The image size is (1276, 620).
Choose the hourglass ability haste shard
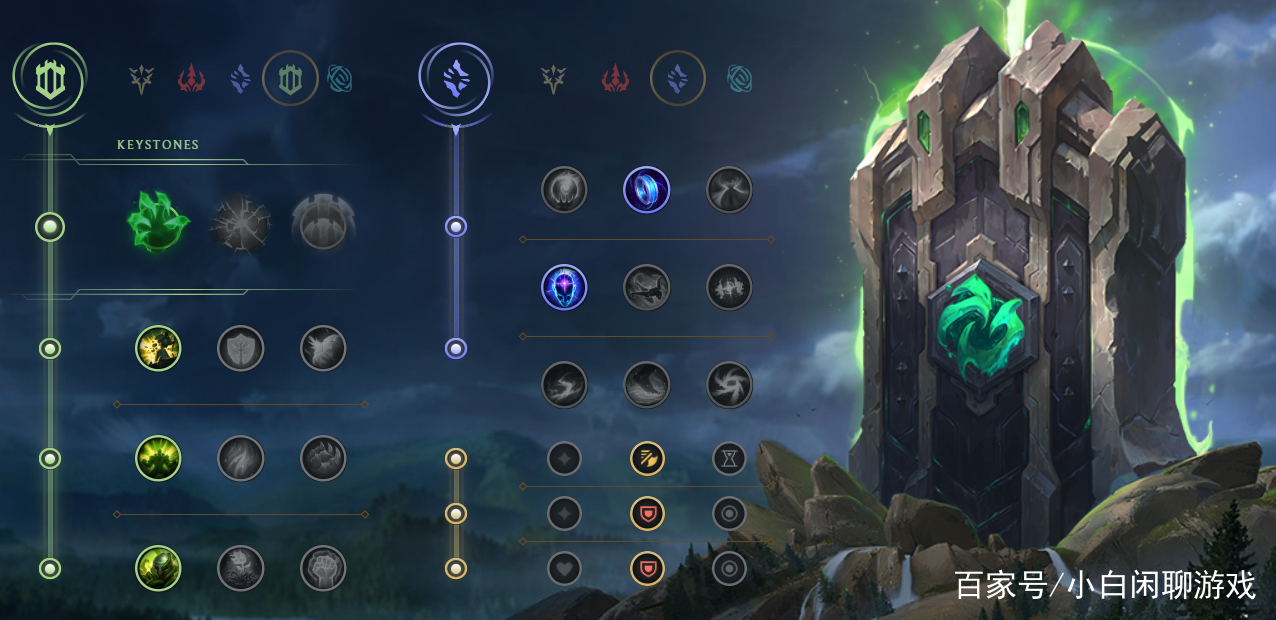[x=729, y=458]
